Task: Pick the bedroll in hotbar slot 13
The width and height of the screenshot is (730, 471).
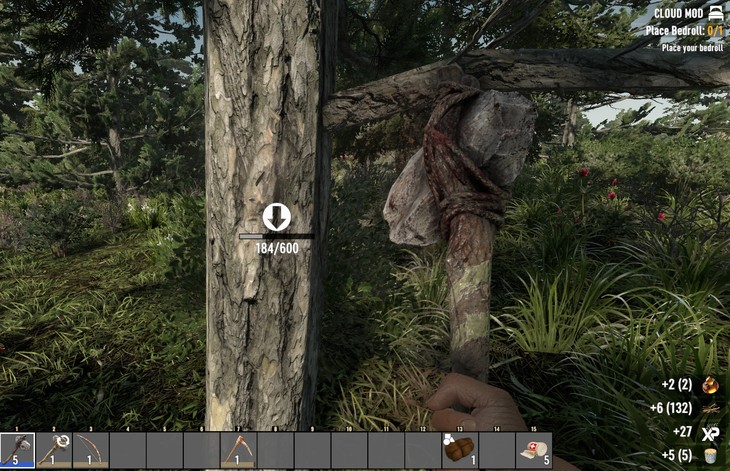Action: 460,450
